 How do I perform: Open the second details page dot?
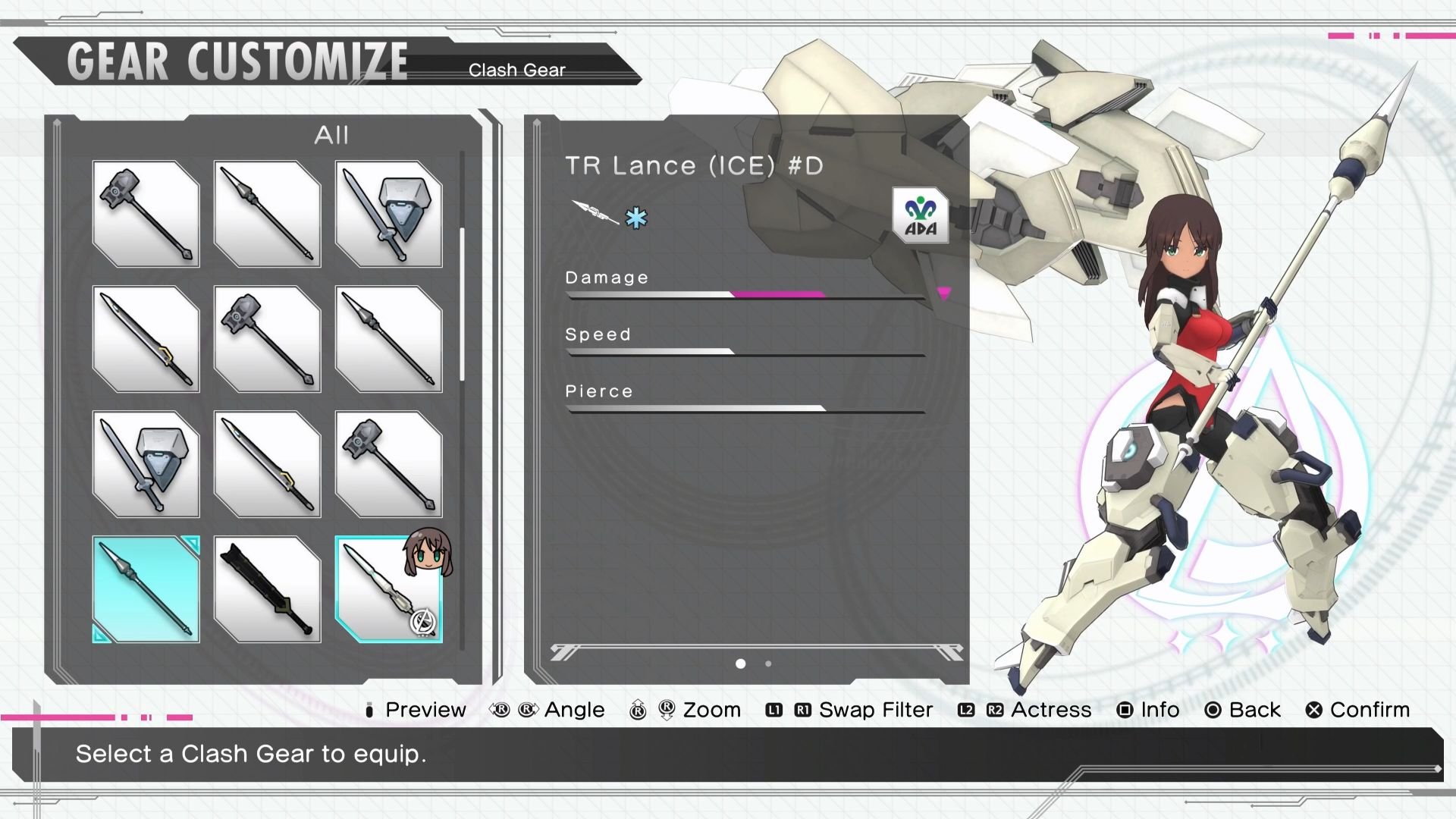coord(767,664)
